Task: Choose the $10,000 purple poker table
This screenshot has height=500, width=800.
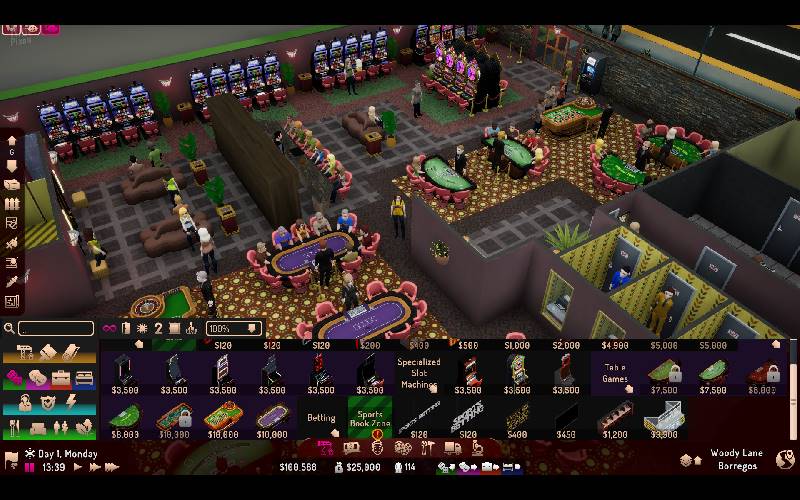Action: pyautogui.click(x=271, y=417)
